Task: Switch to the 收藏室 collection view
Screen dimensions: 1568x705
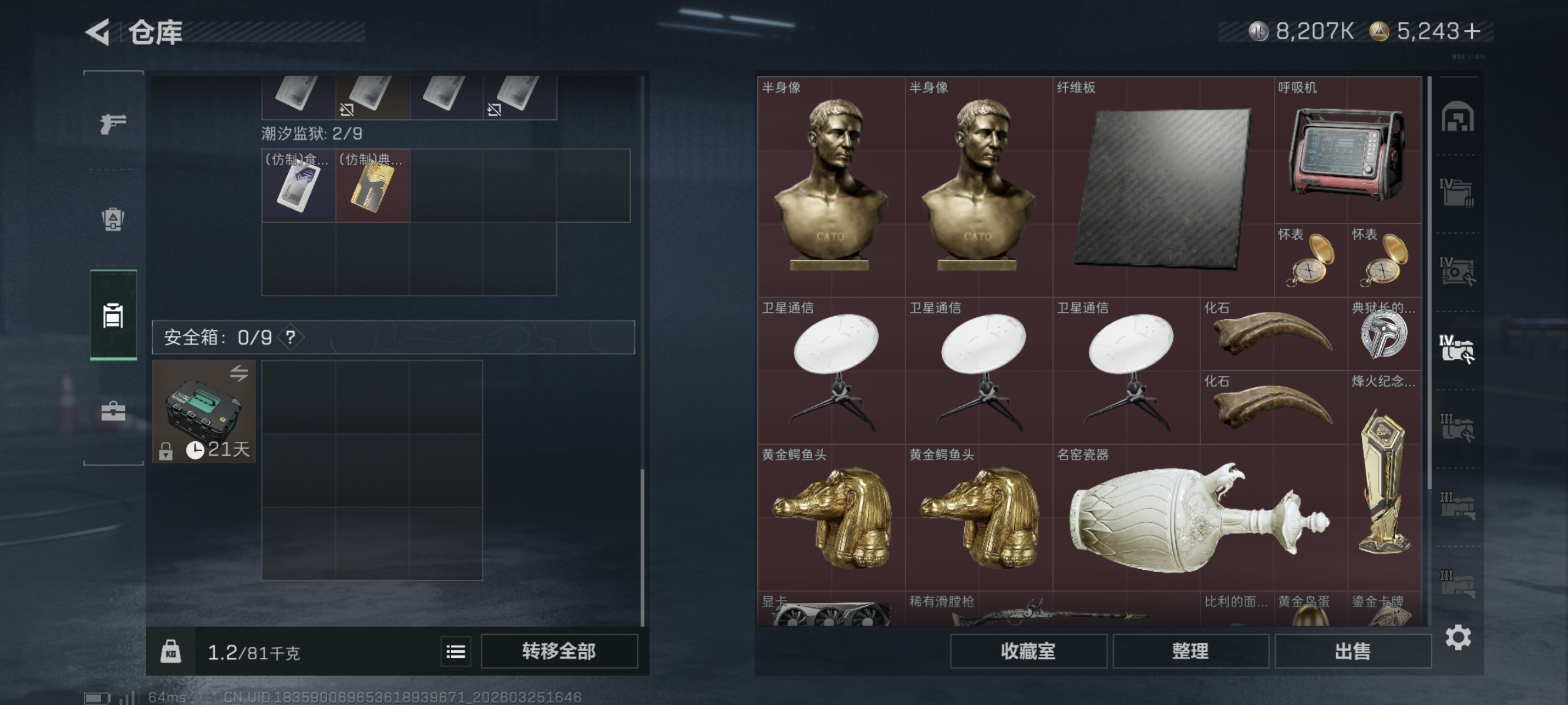Action: click(x=1029, y=651)
